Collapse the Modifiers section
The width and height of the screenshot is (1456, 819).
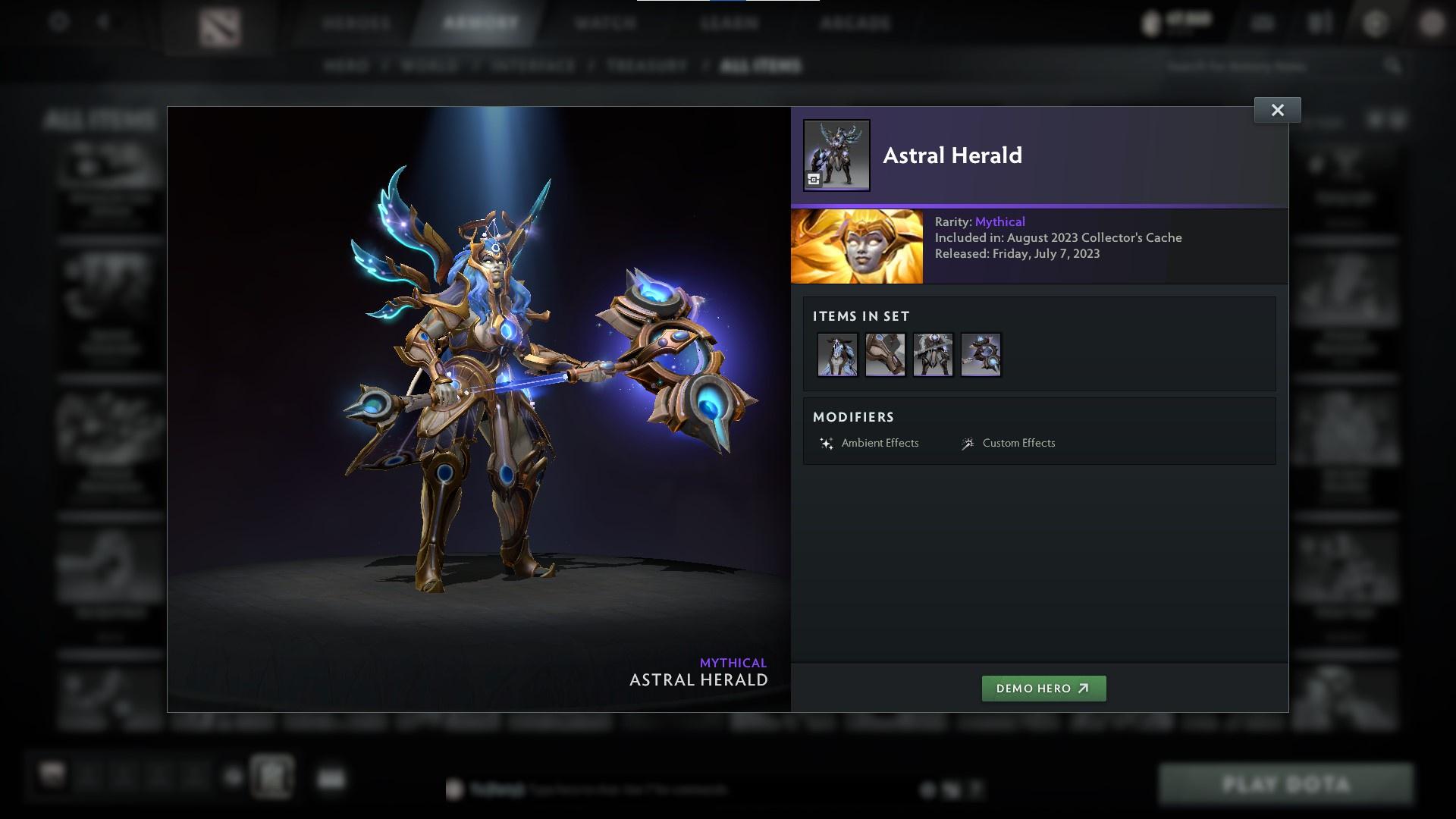click(x=854, y=416)
